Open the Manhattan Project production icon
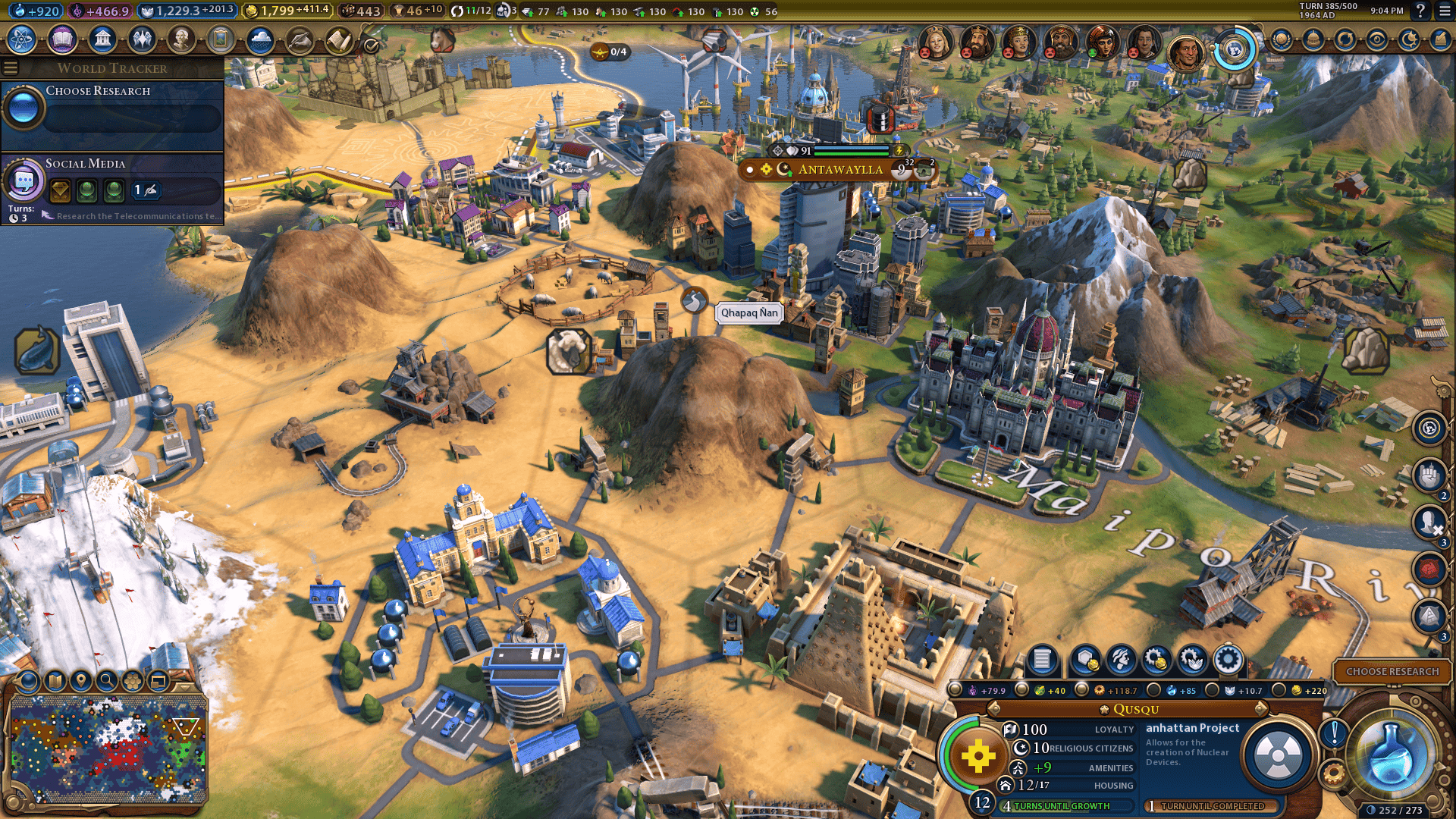Image resolution: width=1456 pixels, height=819 pixels. pos(1278,755)
